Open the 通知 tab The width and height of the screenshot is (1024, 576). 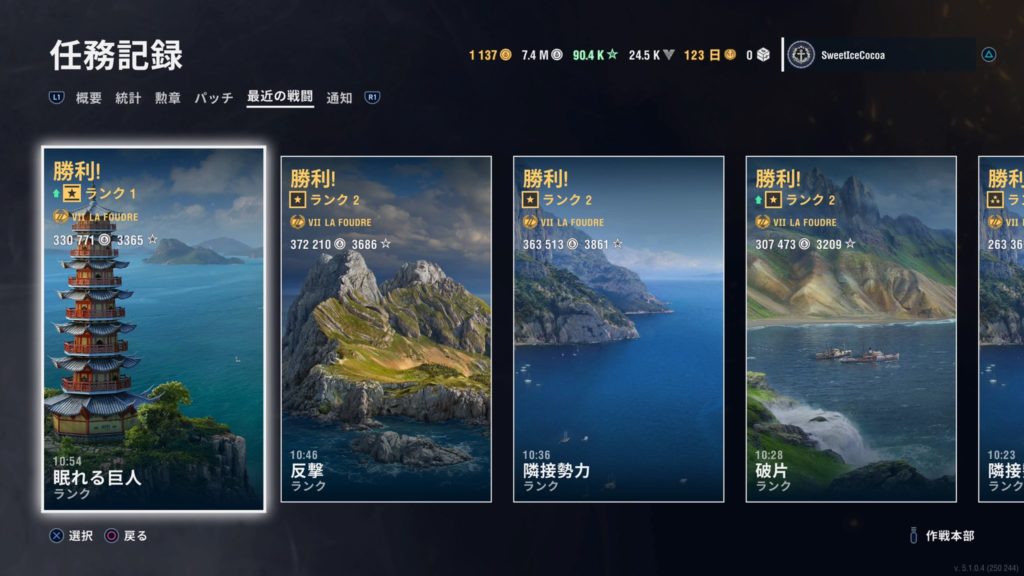coord(339,98)
